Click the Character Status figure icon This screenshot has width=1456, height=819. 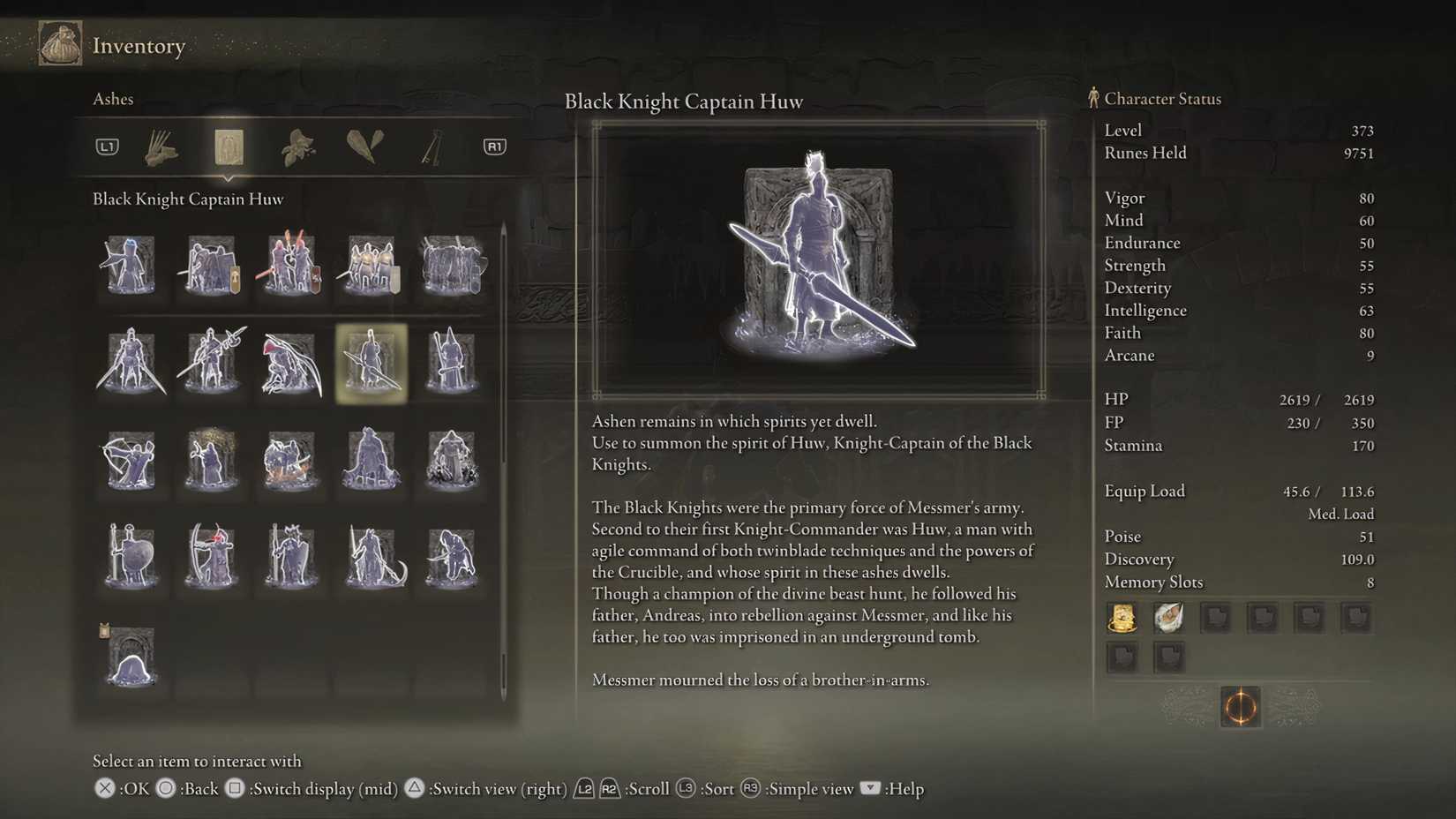tap(1094, 98)
